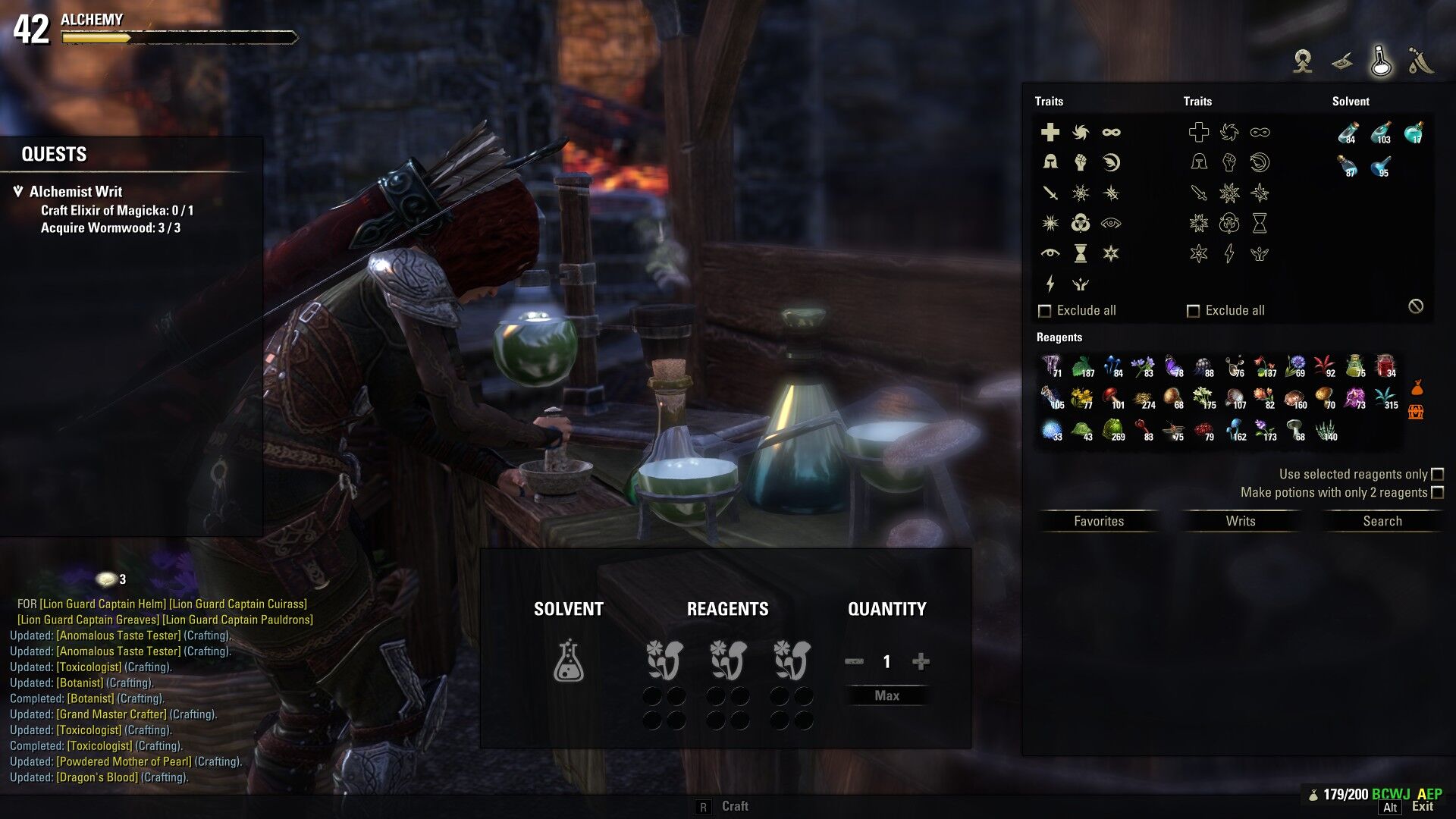This screenshot has width=1456, height=819.
Task: Pick the round teal solvent with 17
Action: coord(1414,133)
